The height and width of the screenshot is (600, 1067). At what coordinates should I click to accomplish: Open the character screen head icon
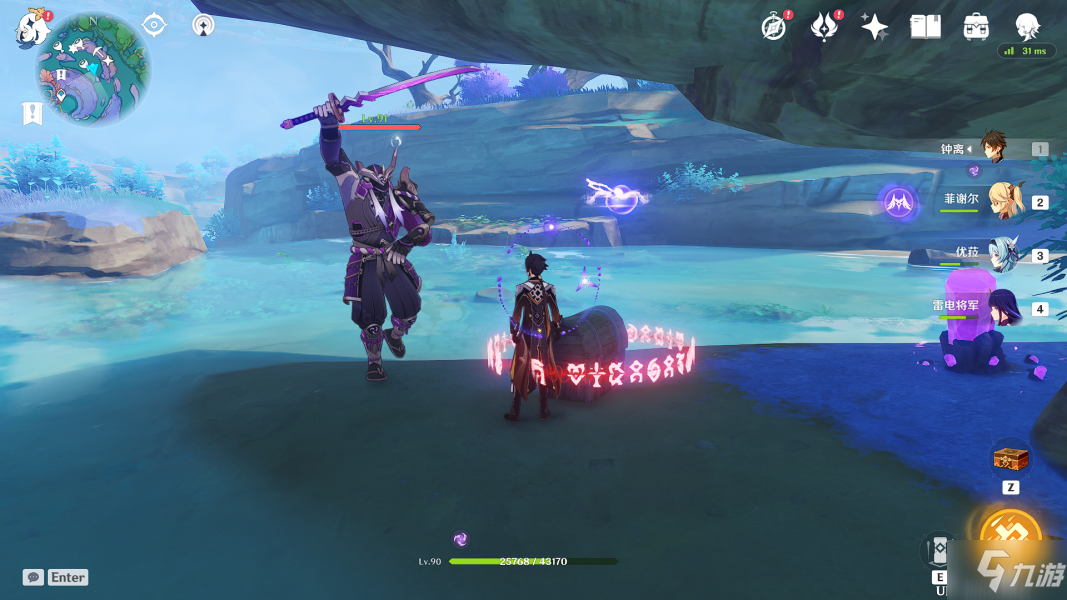tap(1027, 25)
